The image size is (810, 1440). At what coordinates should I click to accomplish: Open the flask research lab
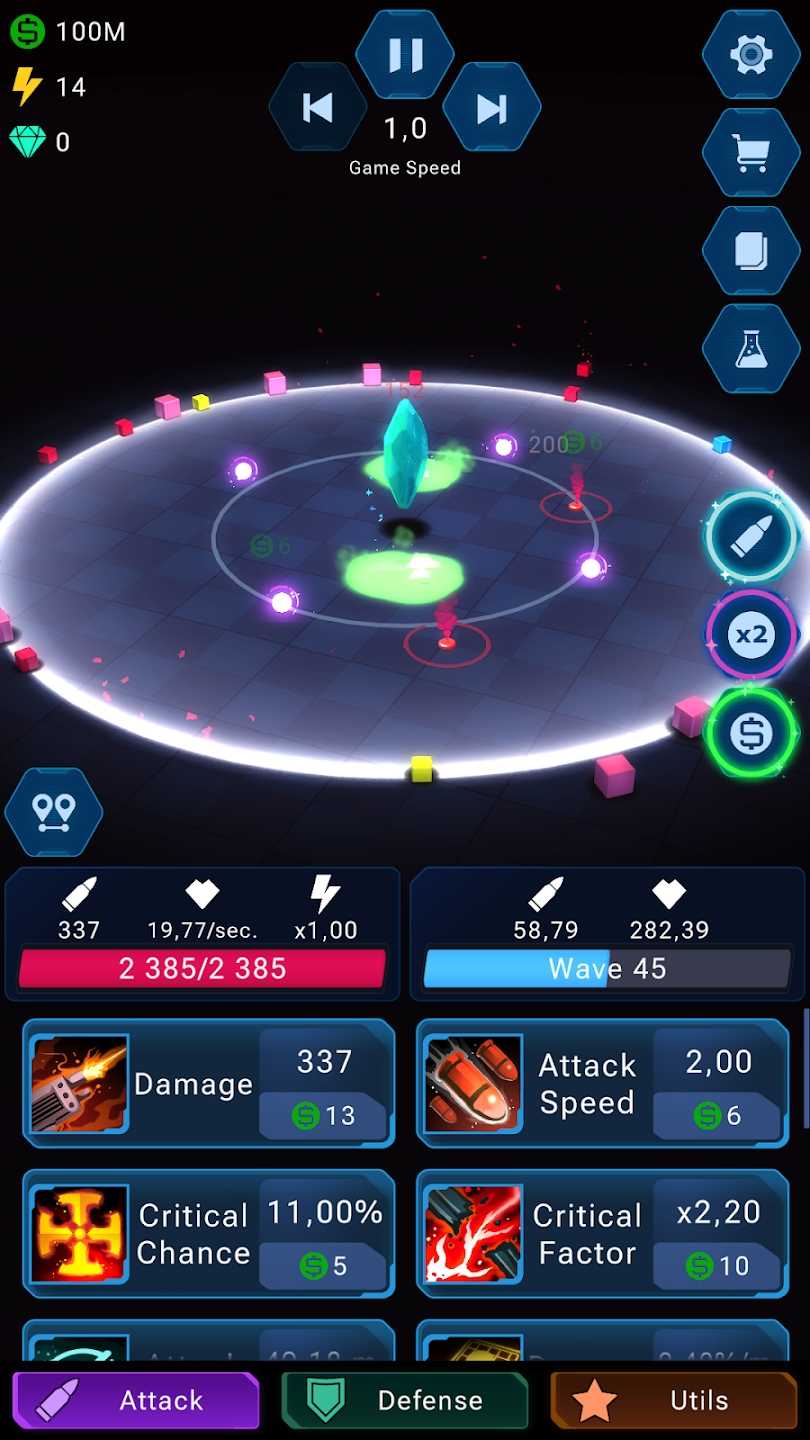click(x=751, y=349)
